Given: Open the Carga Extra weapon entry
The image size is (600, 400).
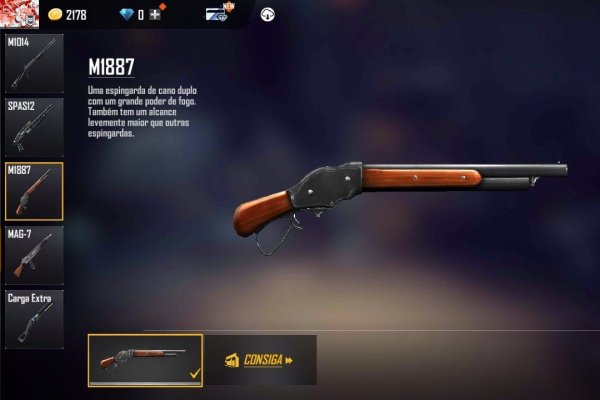Looking at the screenshot, I should [33, 318].
